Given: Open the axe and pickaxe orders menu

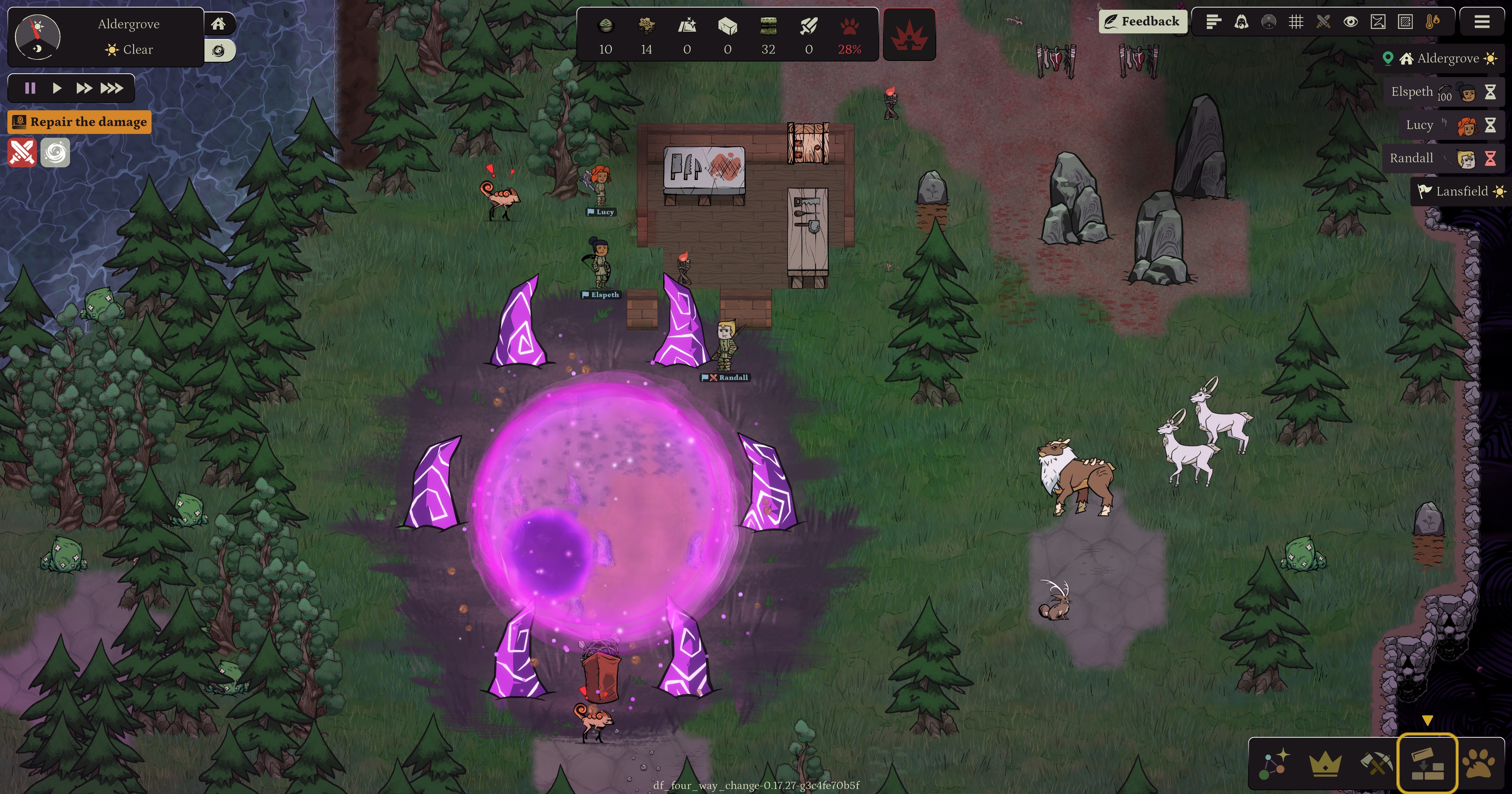Looking at the screenshot, I should pyautogui.click(x=1376, y=764).
